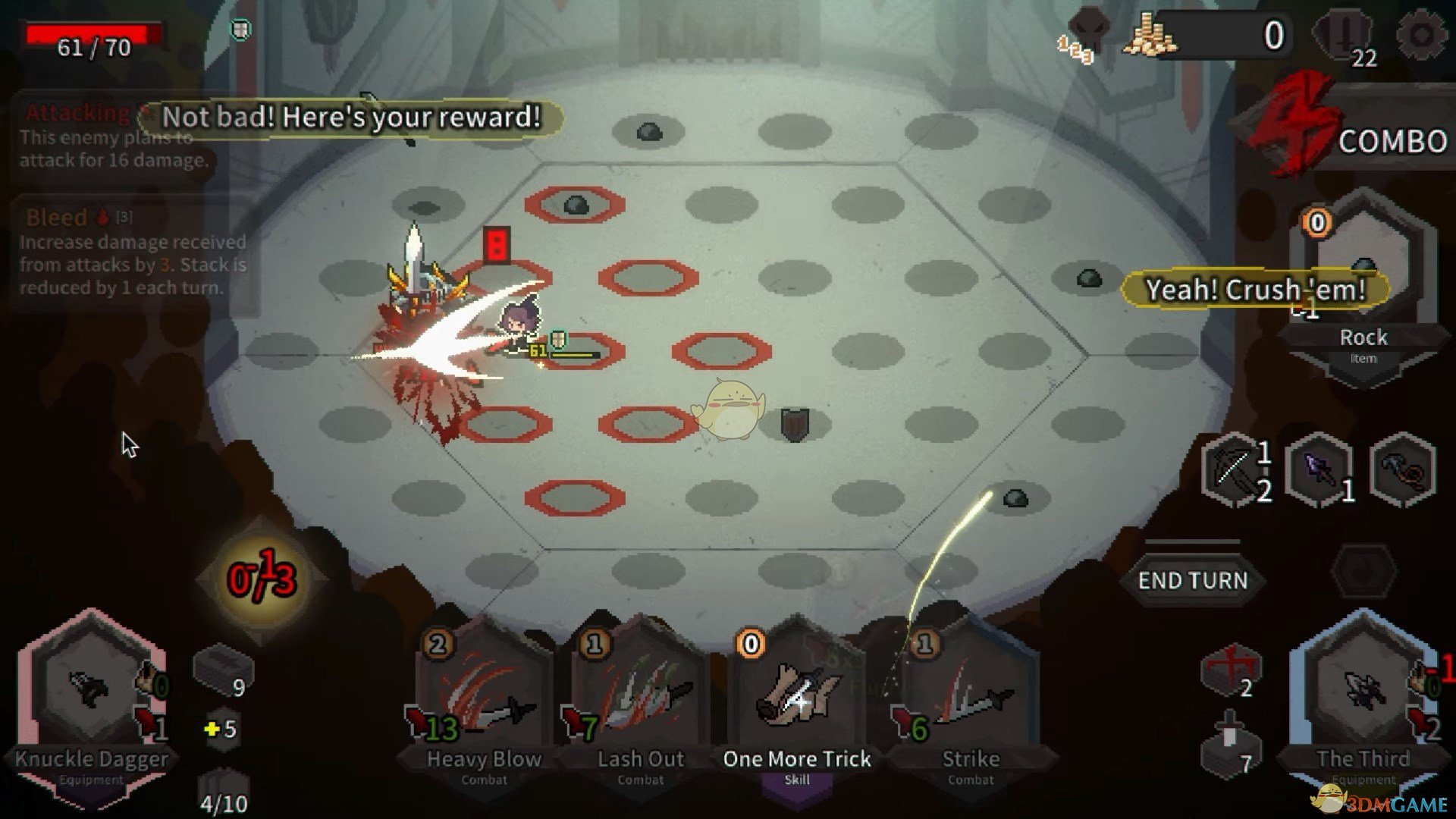Open the settings gear menu
This screenshot has width=1456, height=819.
1420,35
